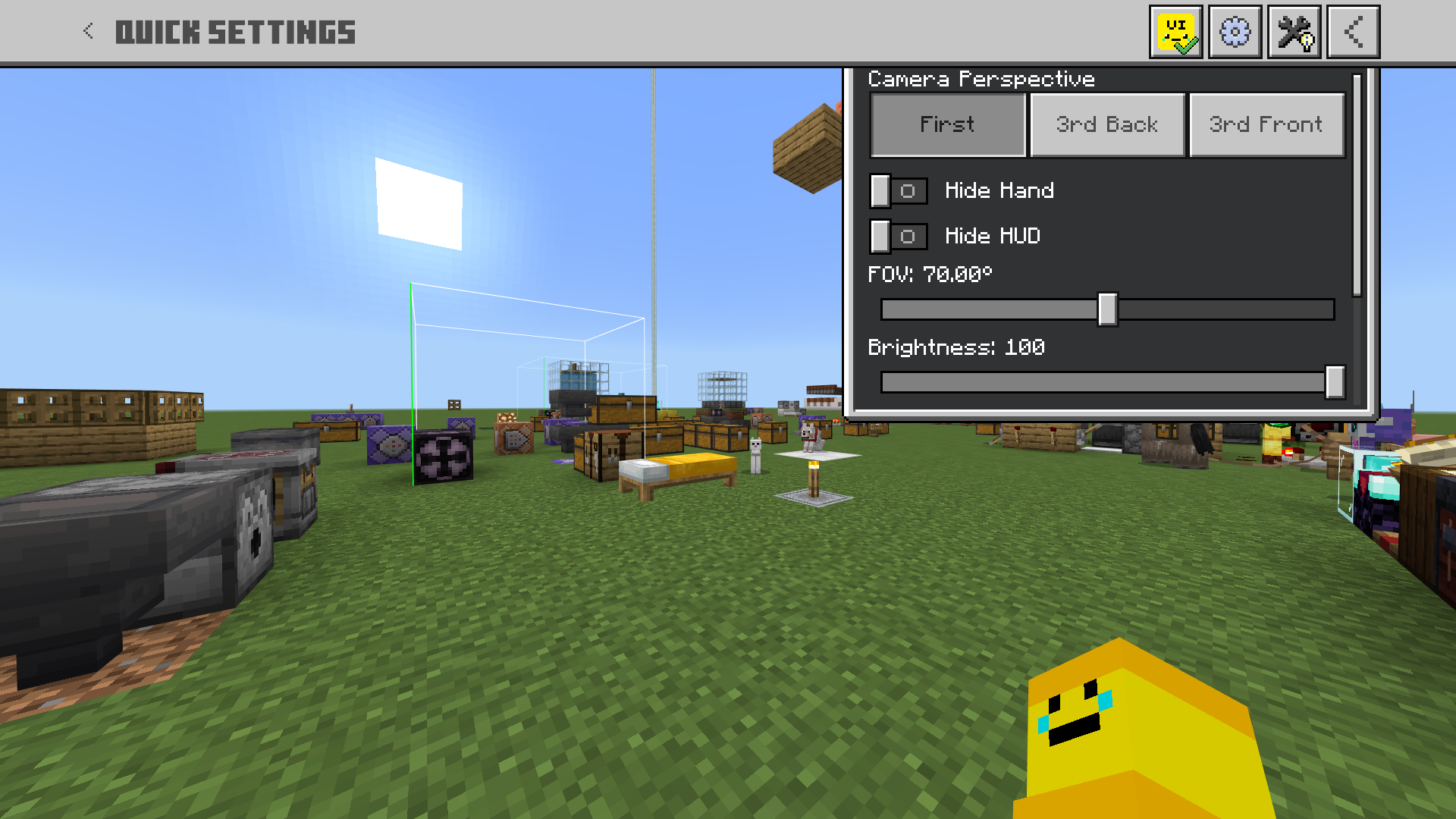The height and width of the screenshot is (819, 1456).
Task: Enable Hide Hand
Action: pos(899,191)
